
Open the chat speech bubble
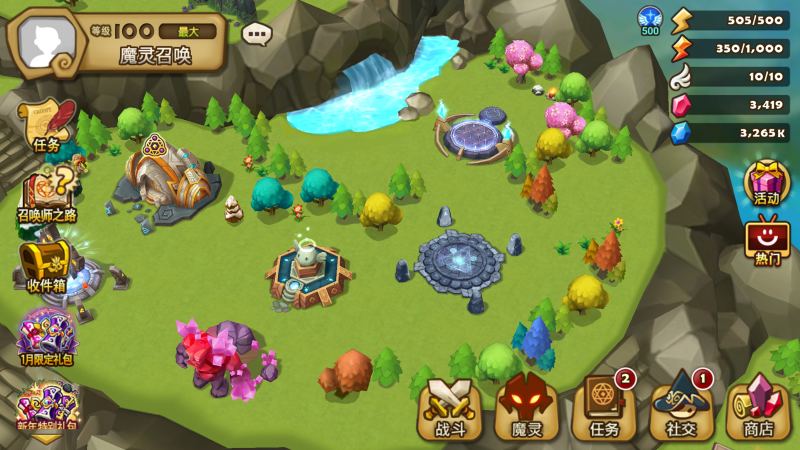(257, 33)
